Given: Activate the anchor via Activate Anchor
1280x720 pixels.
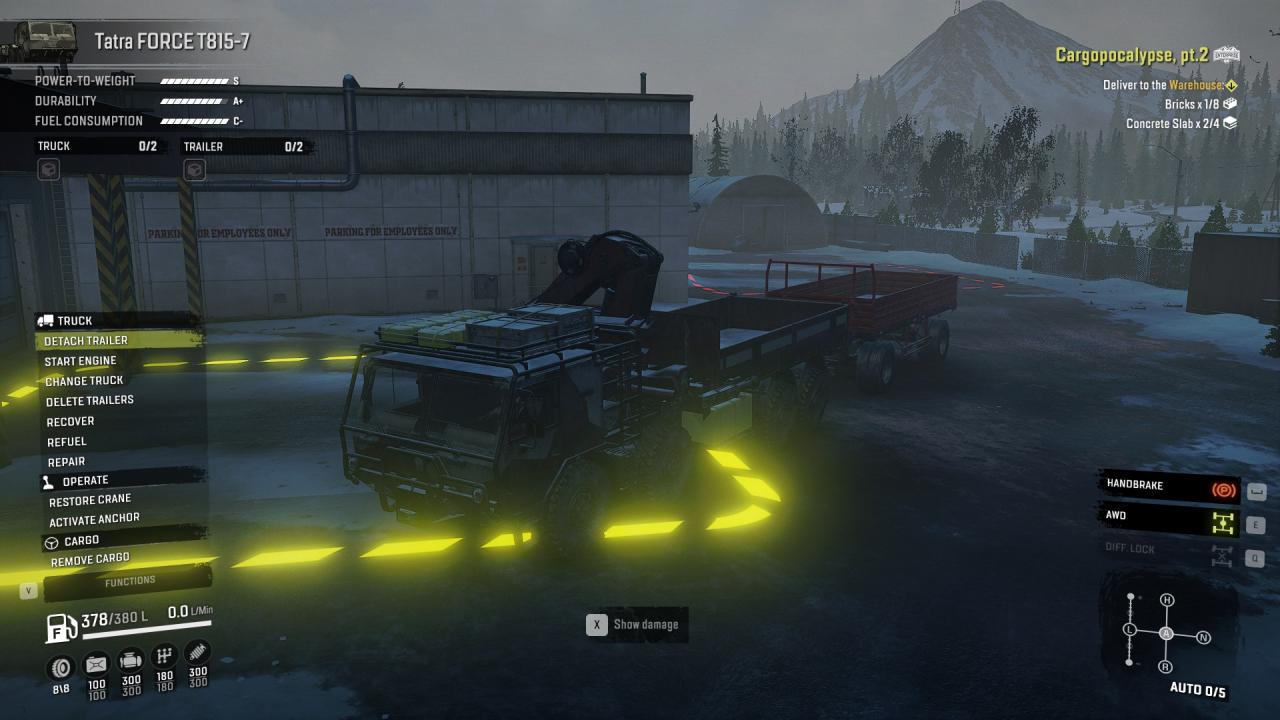Looking at the screenshot, I should point(94,520).
